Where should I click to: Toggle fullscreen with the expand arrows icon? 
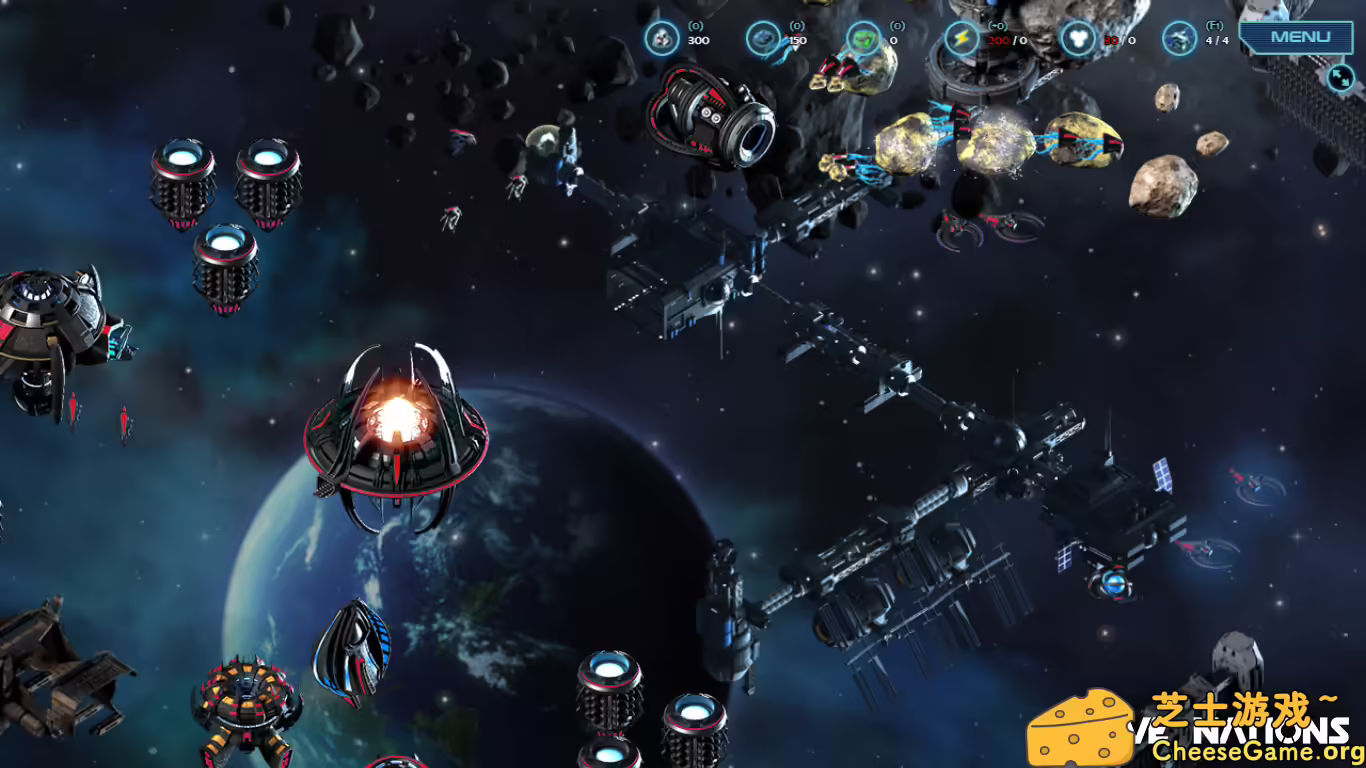1340,78
